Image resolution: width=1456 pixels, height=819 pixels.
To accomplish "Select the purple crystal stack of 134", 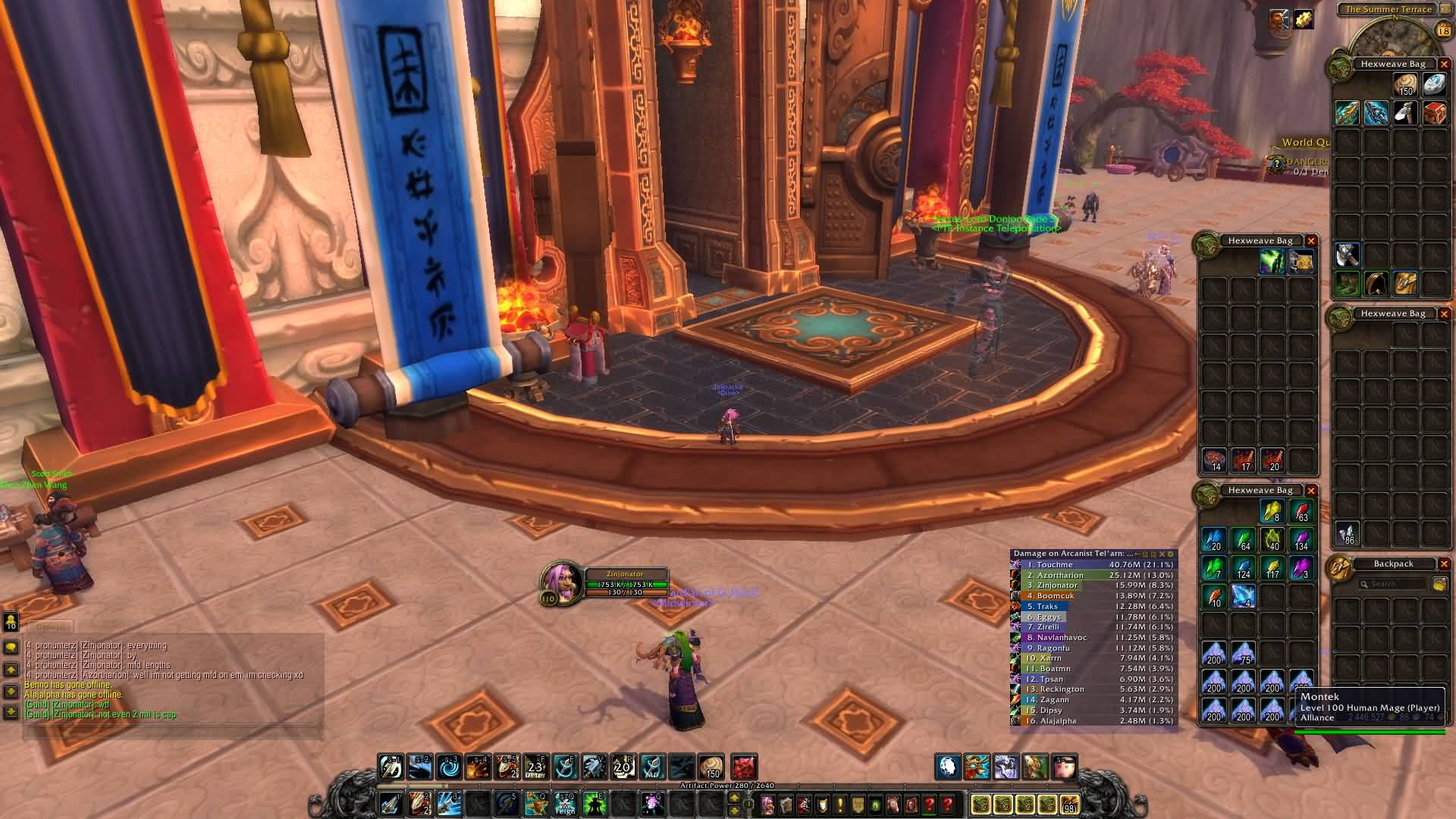I will (x=1301, y=540).
